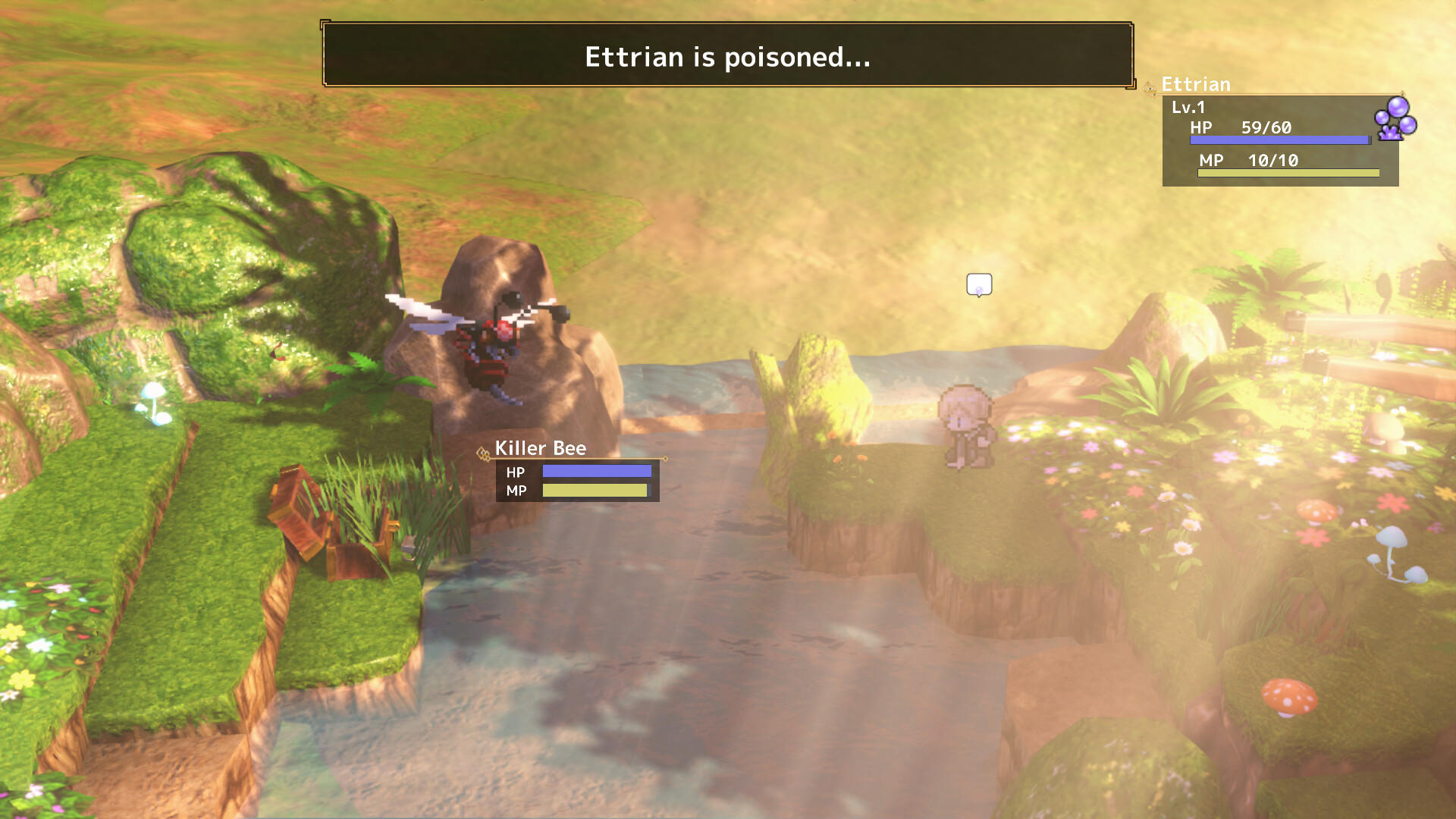The image size is (1456, 819).
Task: Click the Killer Bee MP gauge
Action: click(x=594, y=491)
